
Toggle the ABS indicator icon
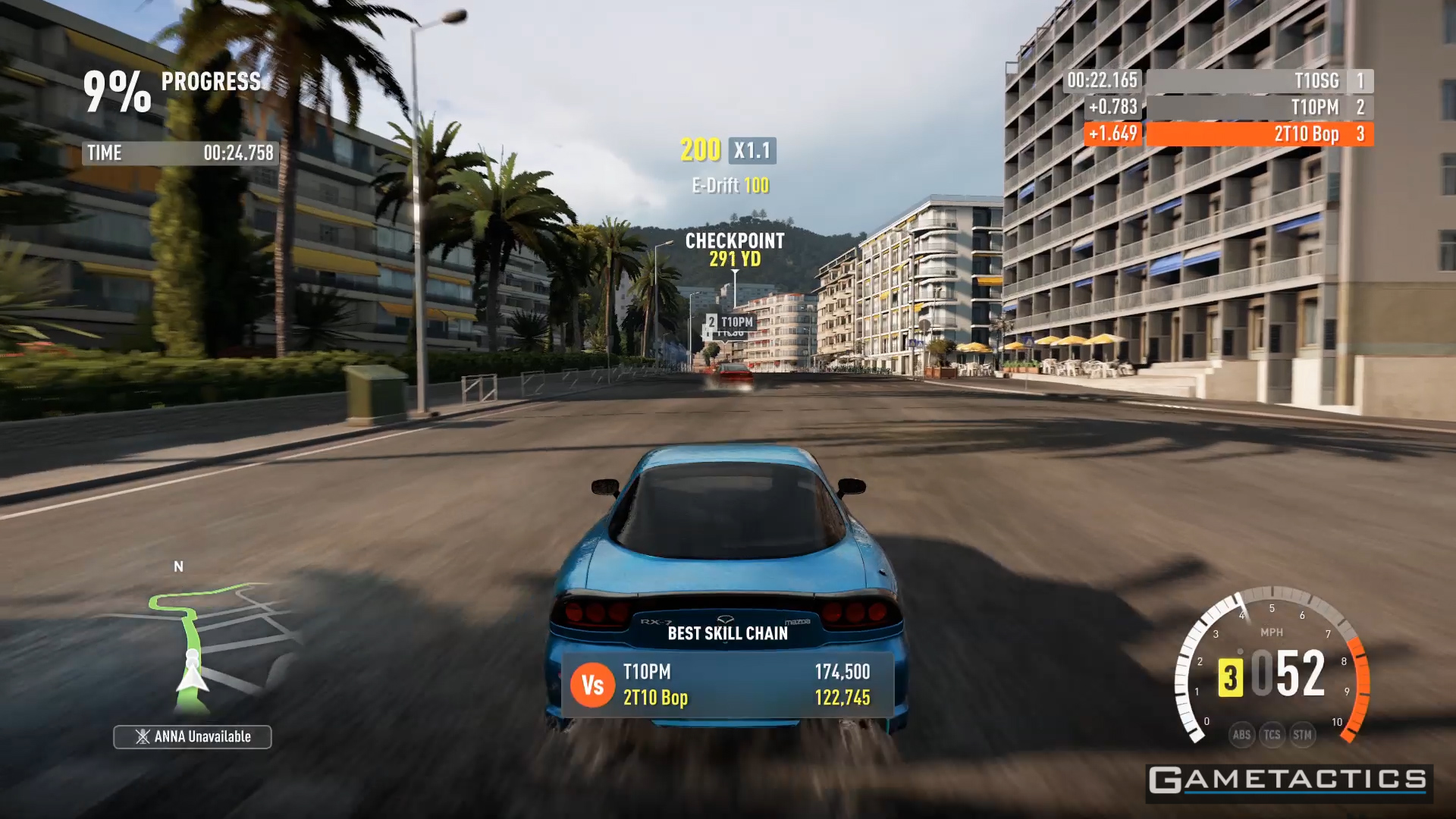(1241, 734)
